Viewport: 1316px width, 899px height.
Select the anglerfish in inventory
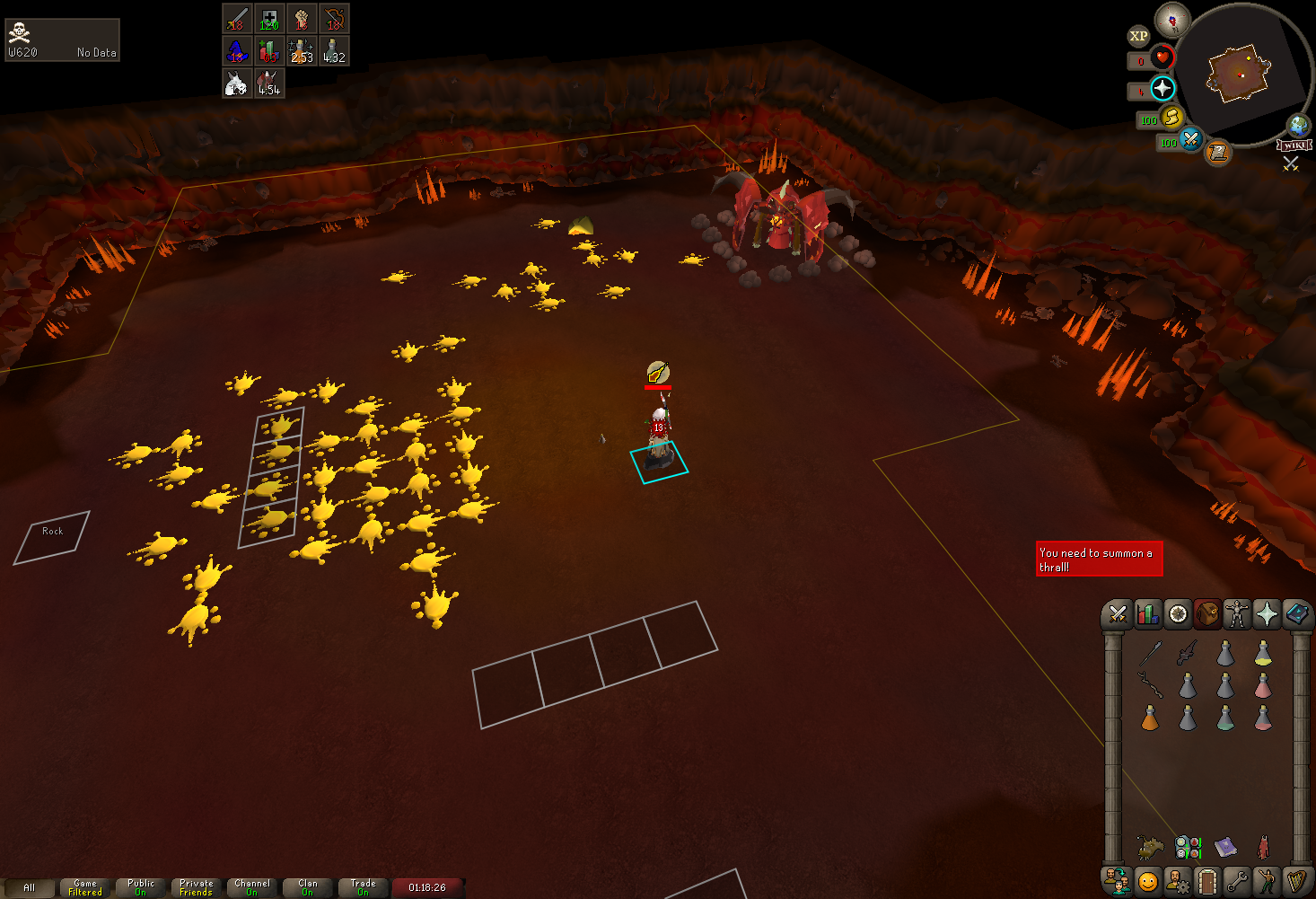pyautogui.click(x=1150, y=847)
